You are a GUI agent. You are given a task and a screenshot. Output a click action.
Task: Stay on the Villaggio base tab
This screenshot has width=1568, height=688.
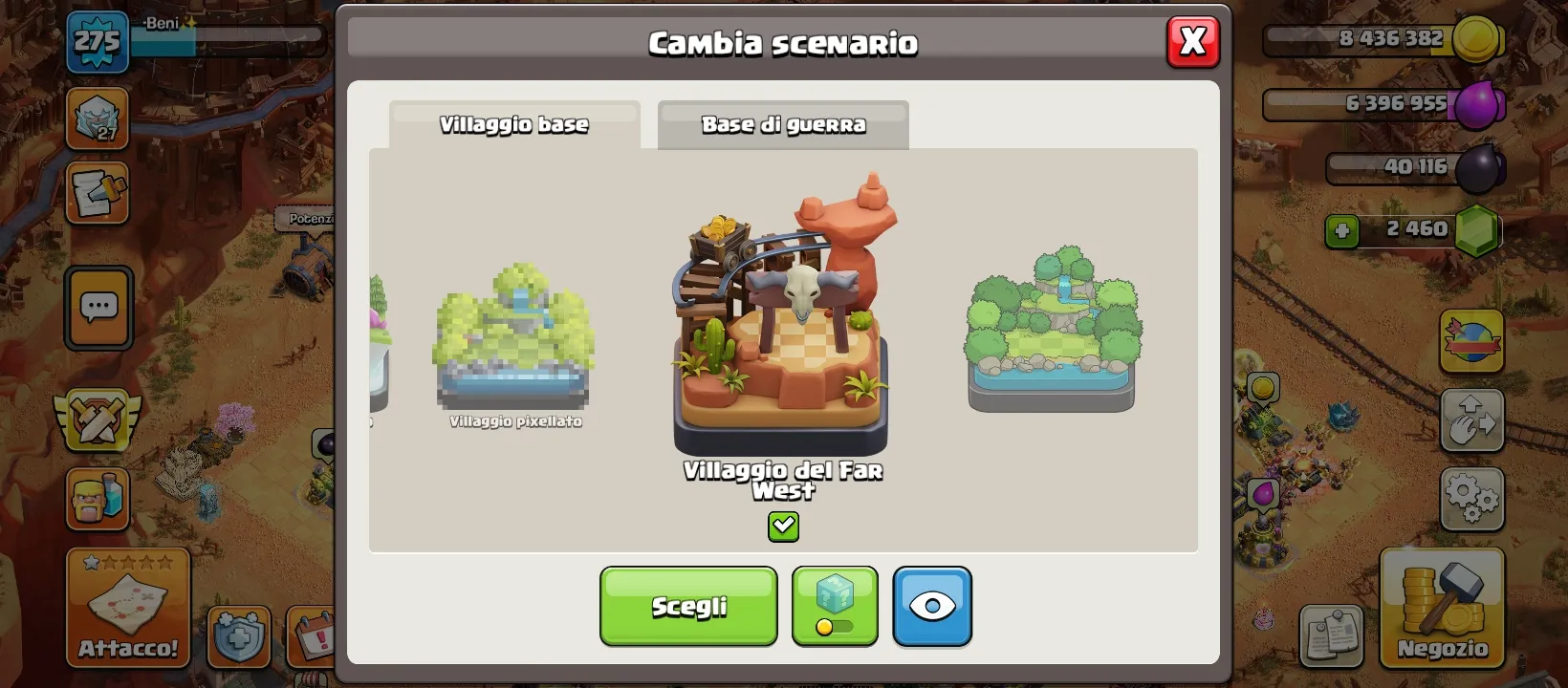coord(513,123)
